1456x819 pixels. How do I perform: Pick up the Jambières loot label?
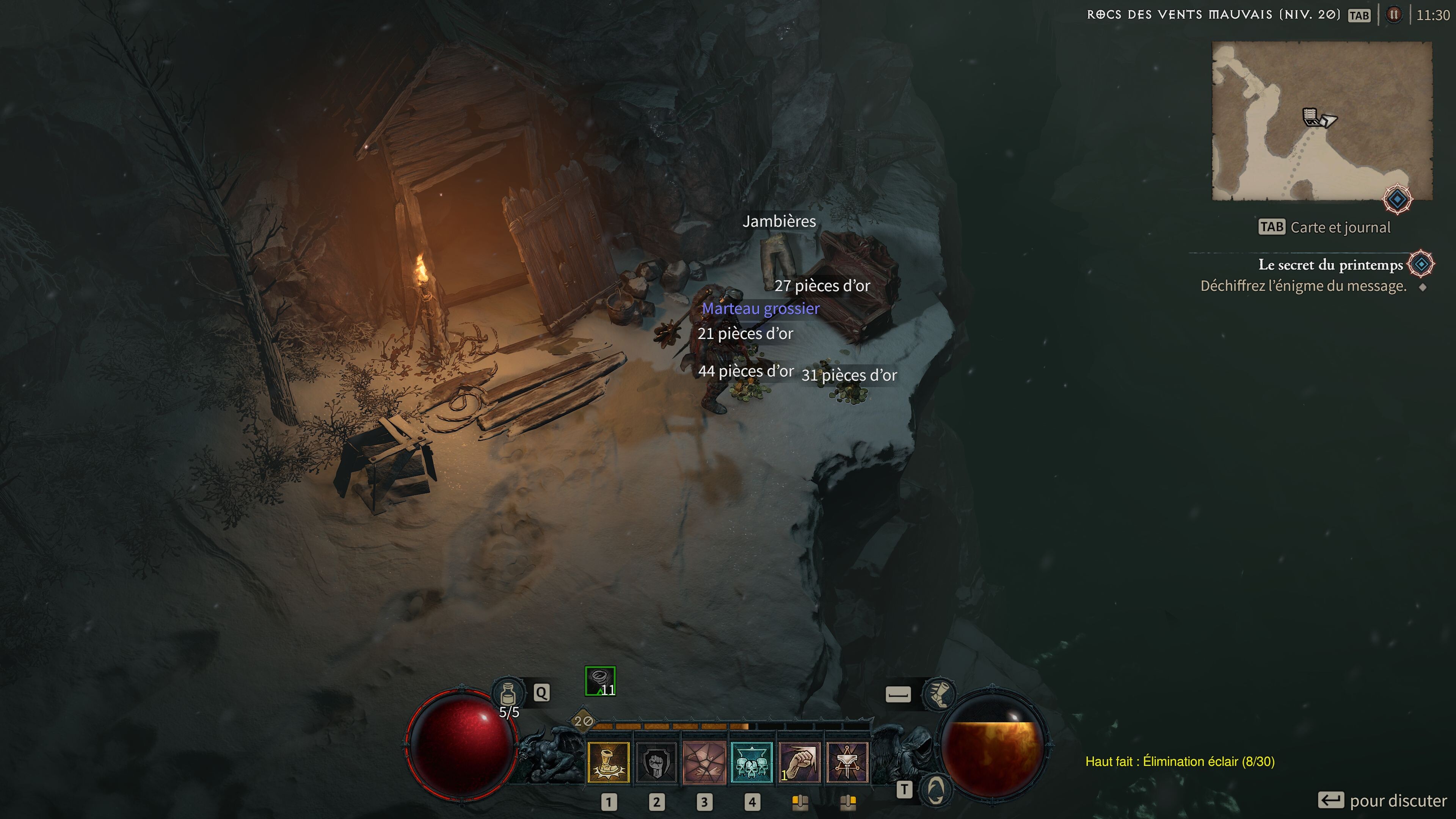[779, 221]
